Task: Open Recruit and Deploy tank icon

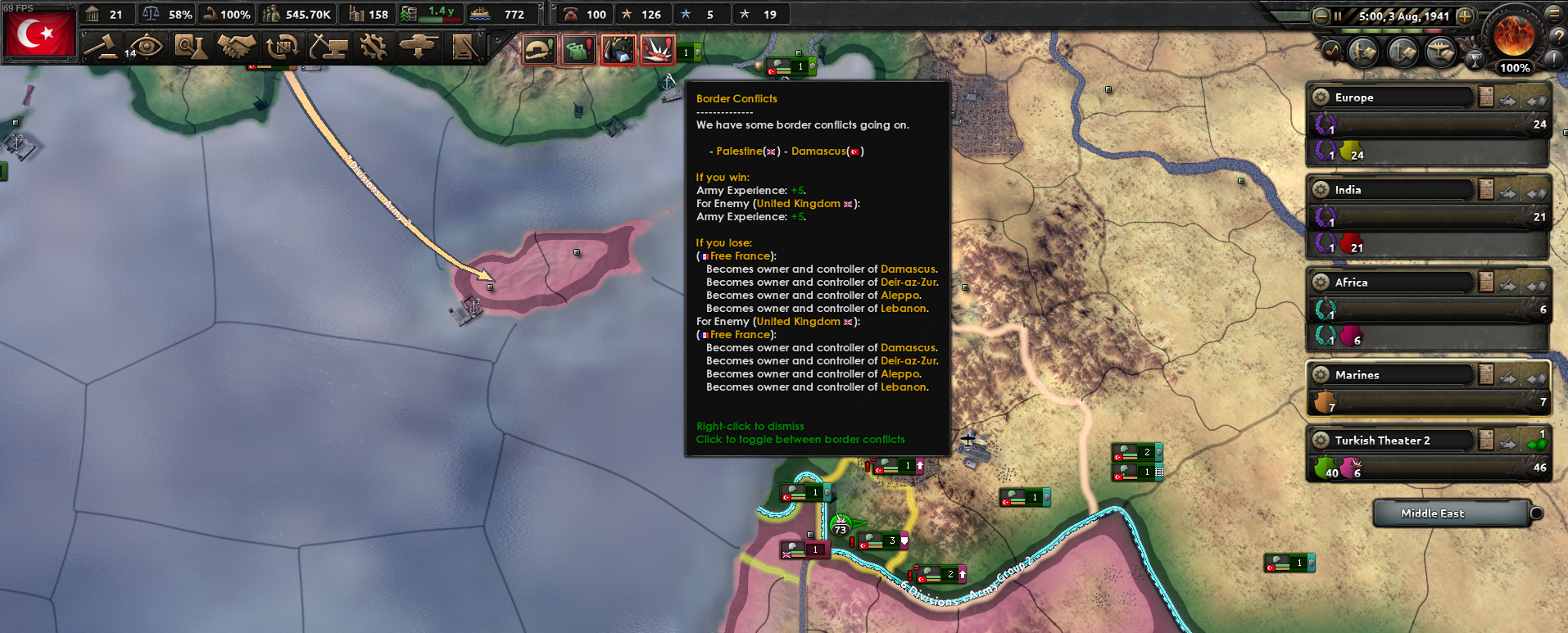Action: 418,47
